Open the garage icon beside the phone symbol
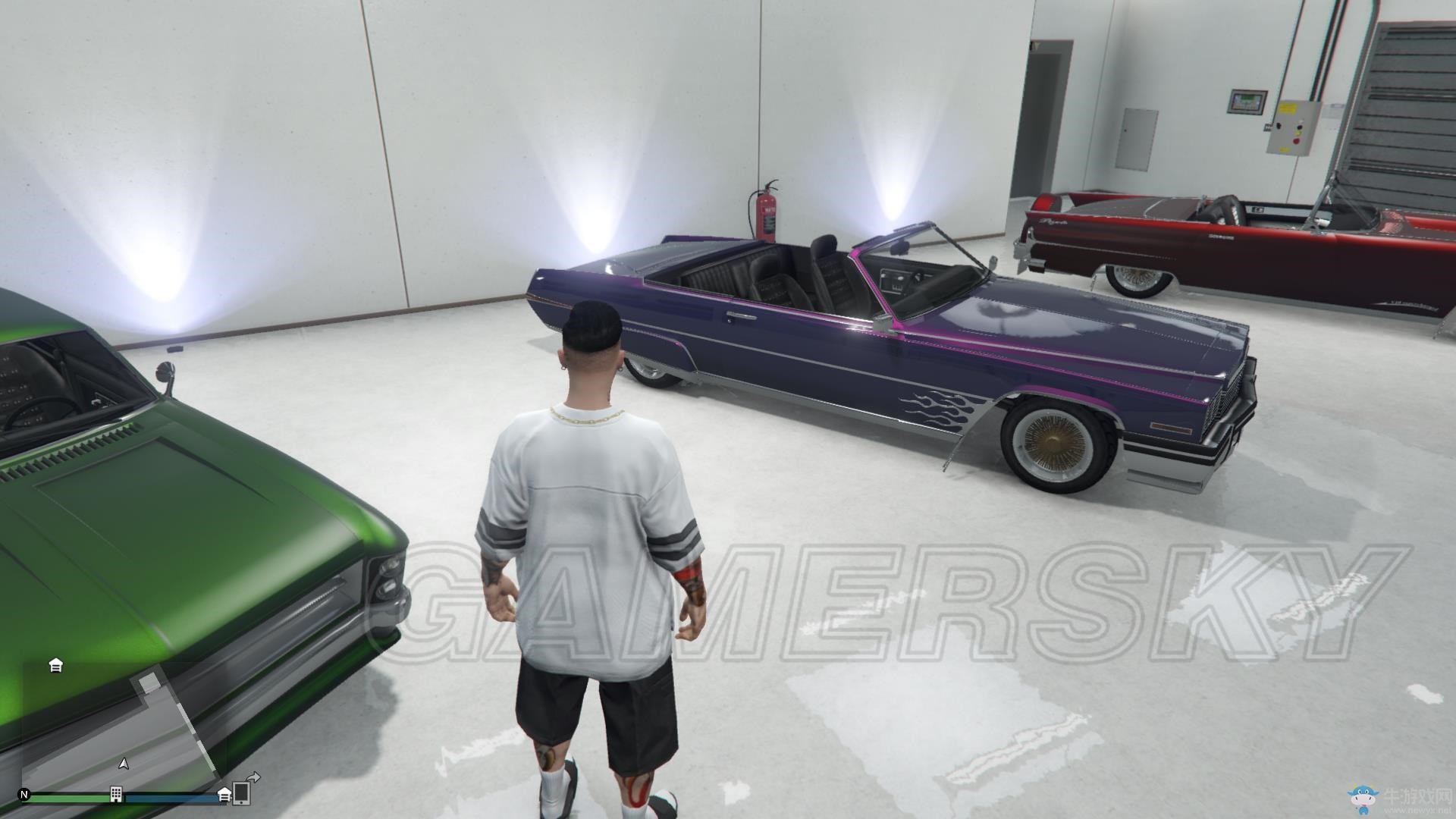1456x819 pixels. coord(224,794)
